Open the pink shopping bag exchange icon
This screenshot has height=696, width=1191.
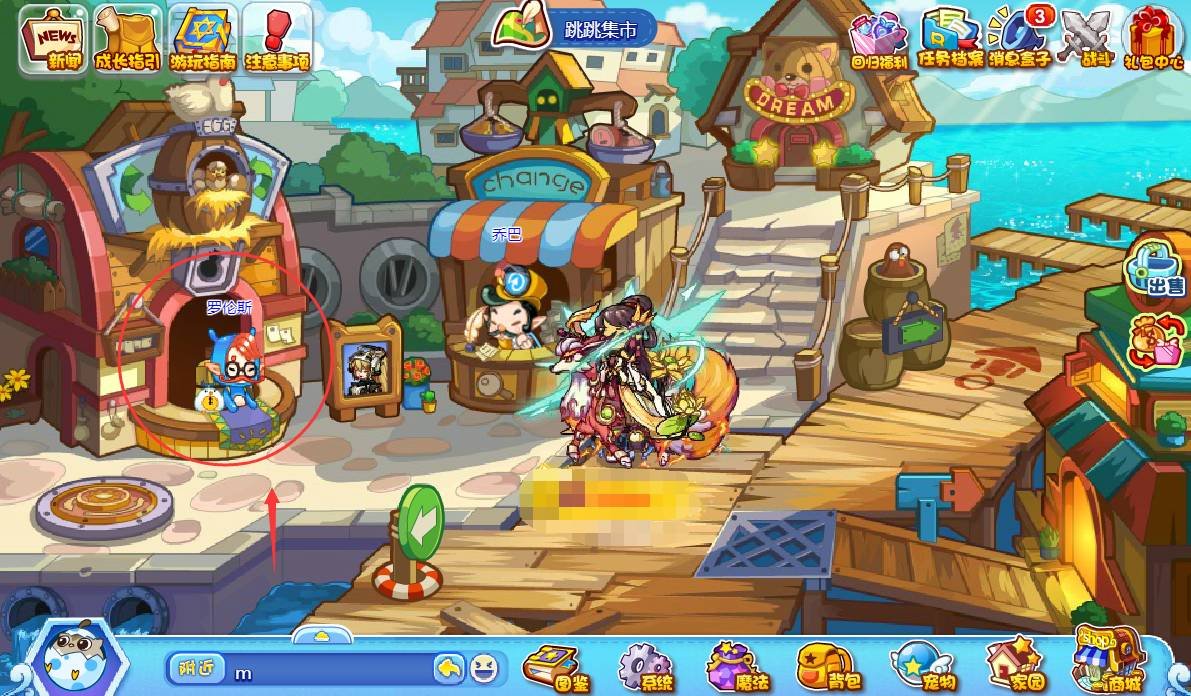1155,340
